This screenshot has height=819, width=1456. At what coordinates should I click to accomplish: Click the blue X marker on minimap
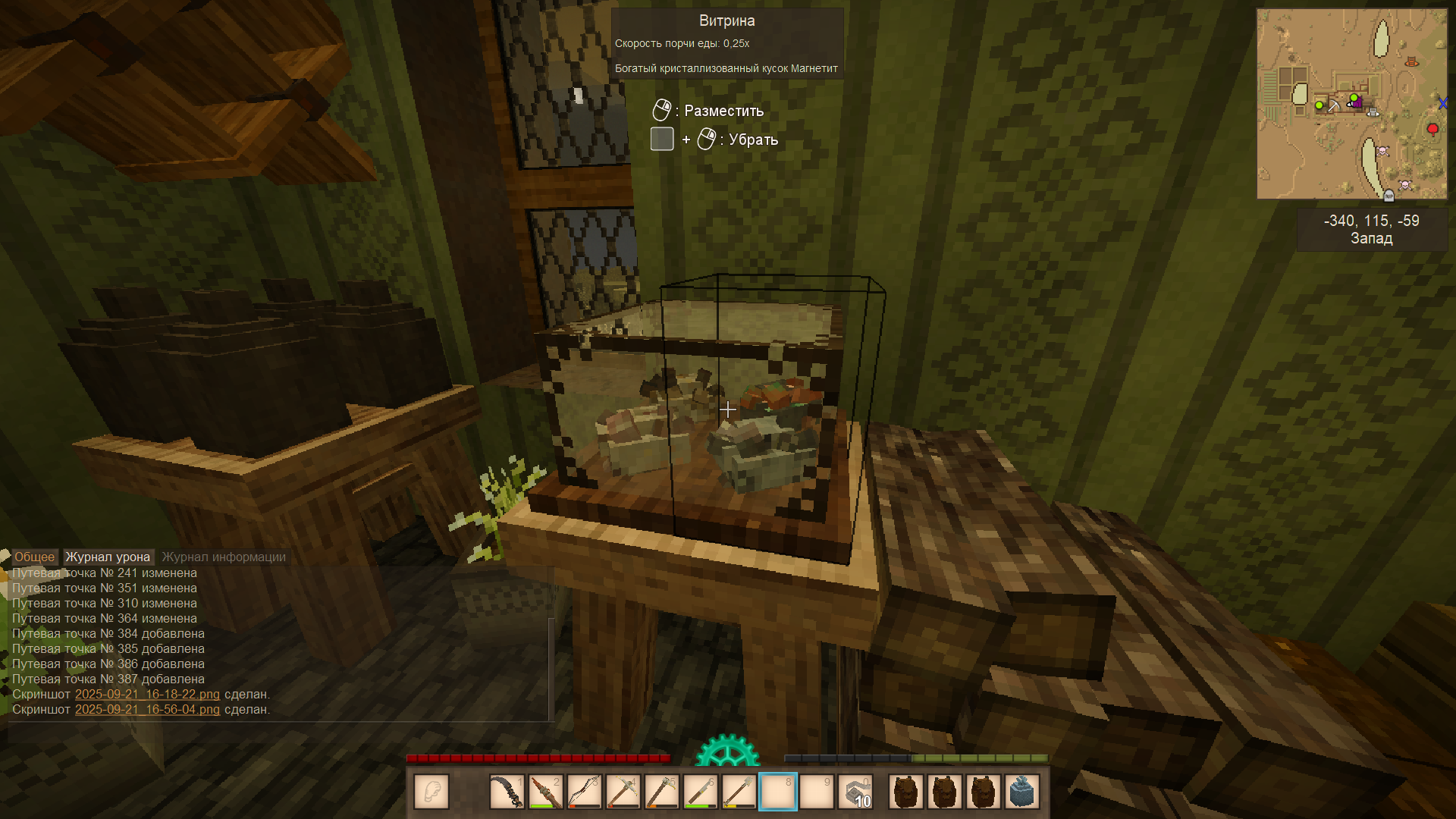pos(1442,103)
